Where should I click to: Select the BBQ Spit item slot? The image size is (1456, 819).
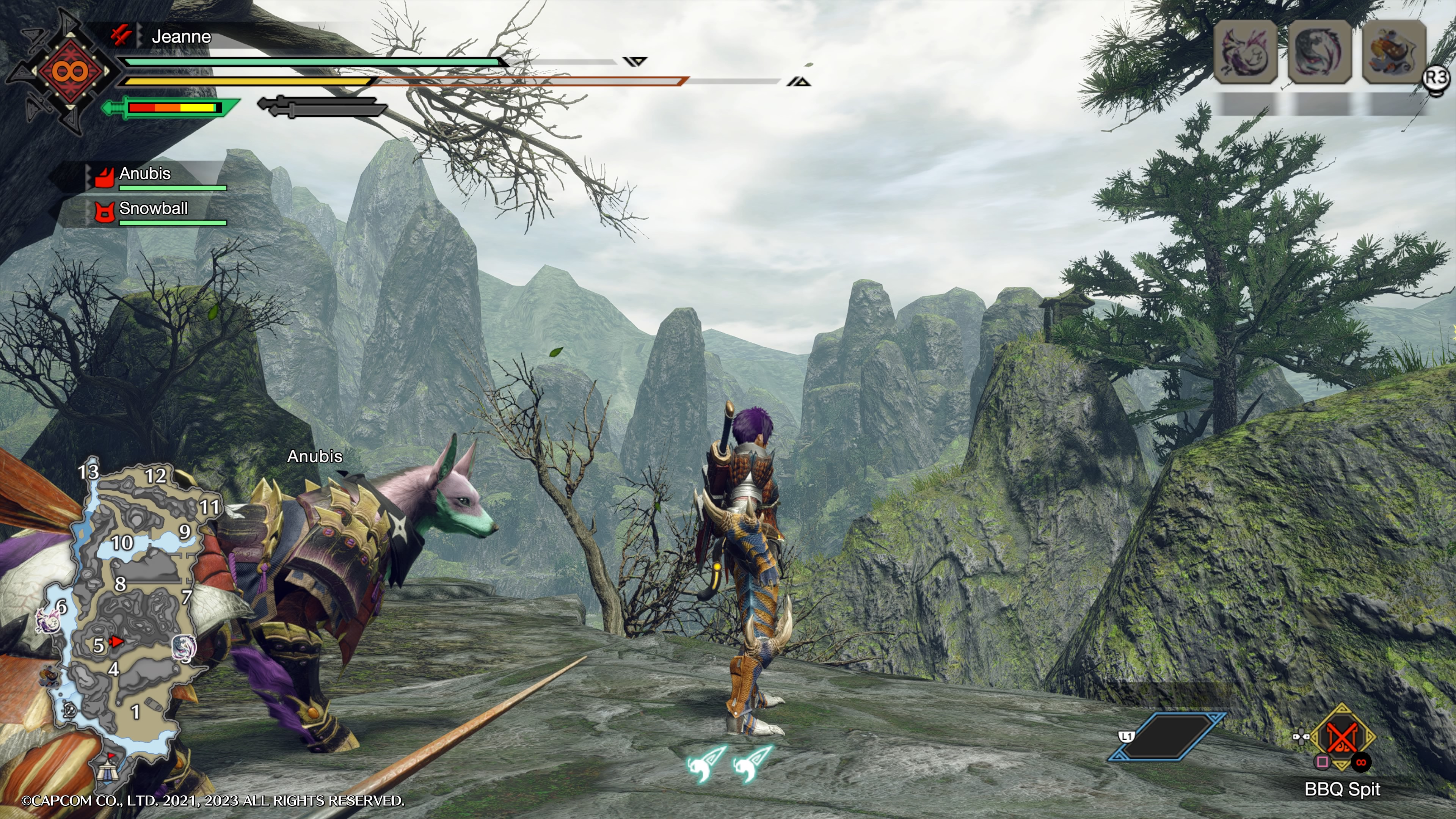coord(1342,737)
